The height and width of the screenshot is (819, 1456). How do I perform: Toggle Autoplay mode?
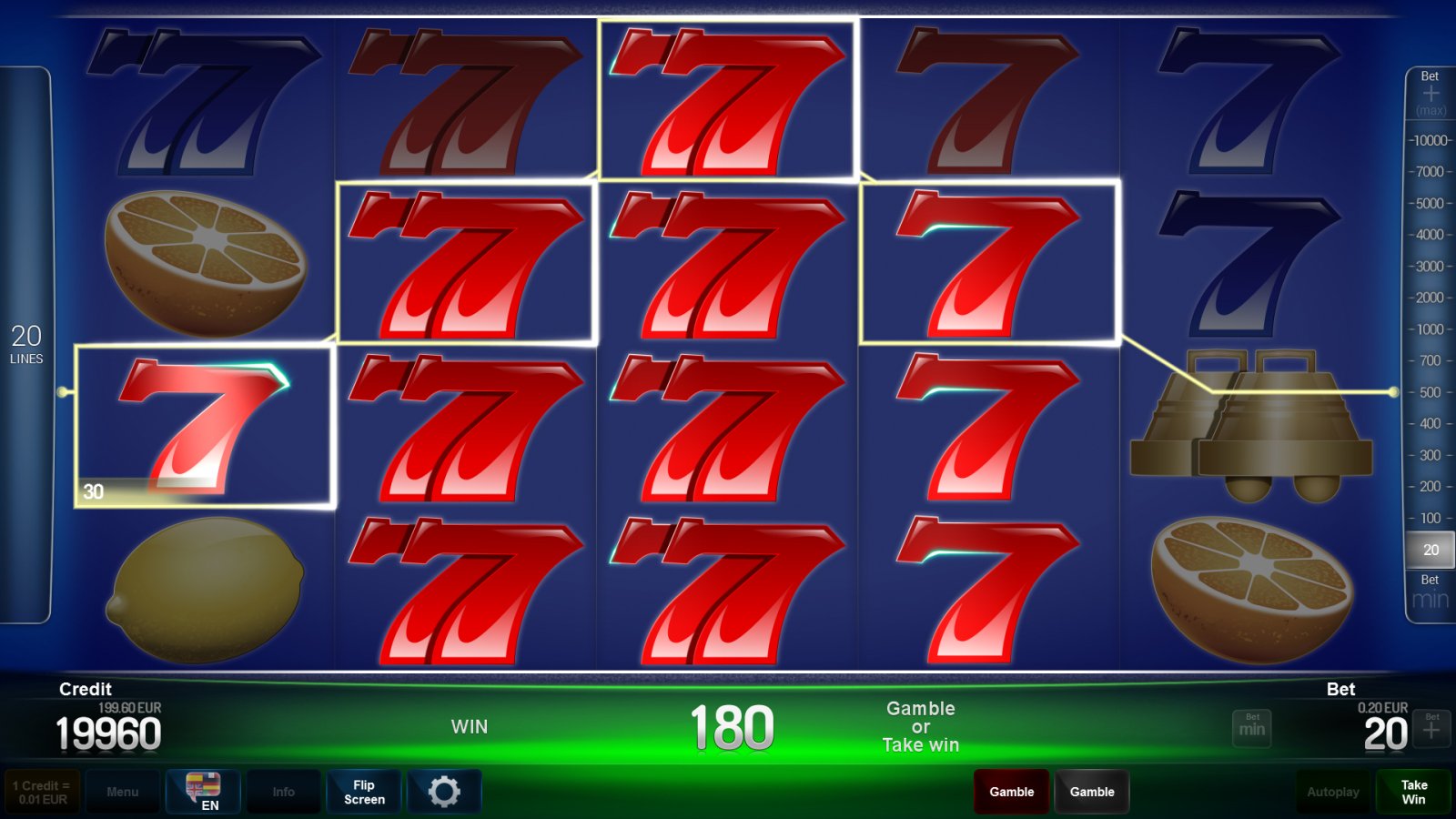[1333, 791]
